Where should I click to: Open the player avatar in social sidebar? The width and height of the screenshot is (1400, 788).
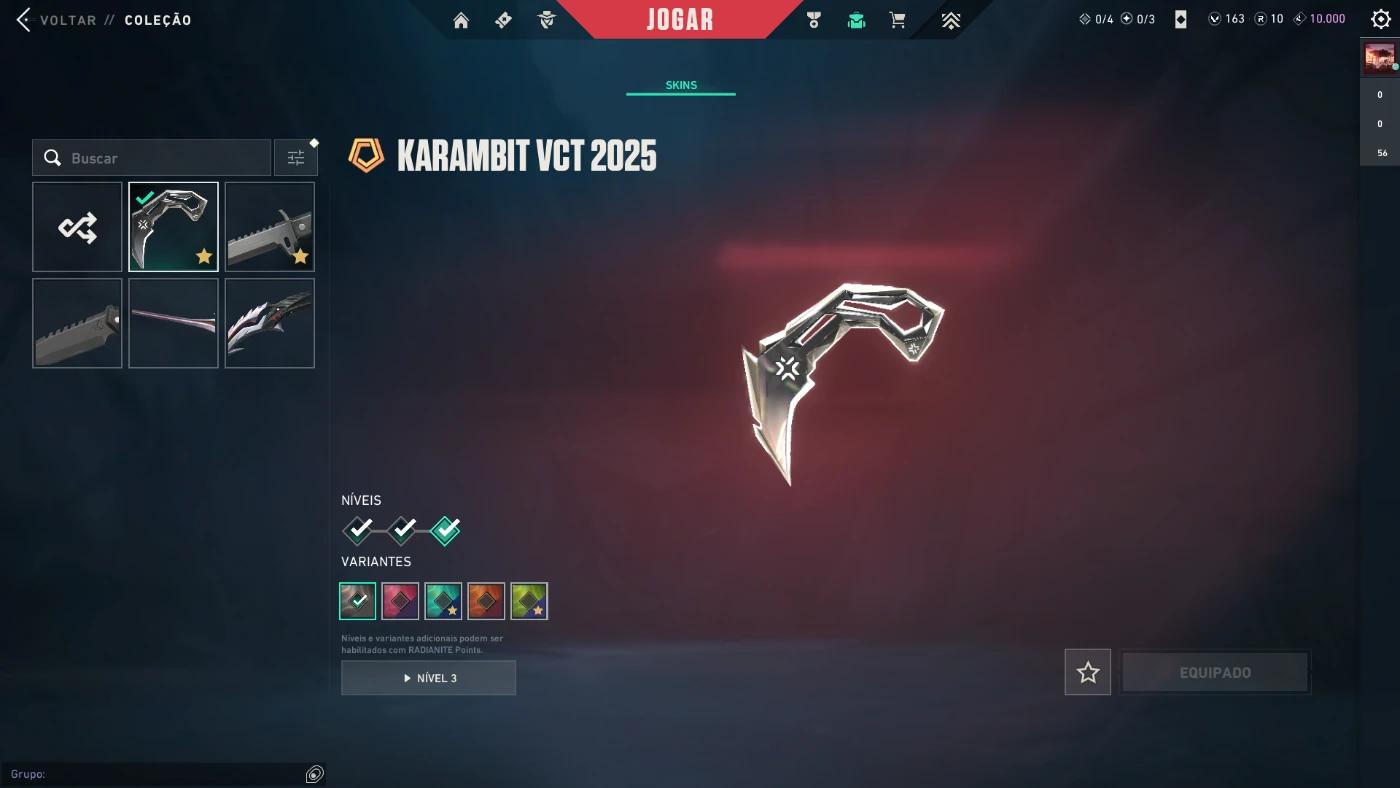click(x=1379, y=59)
